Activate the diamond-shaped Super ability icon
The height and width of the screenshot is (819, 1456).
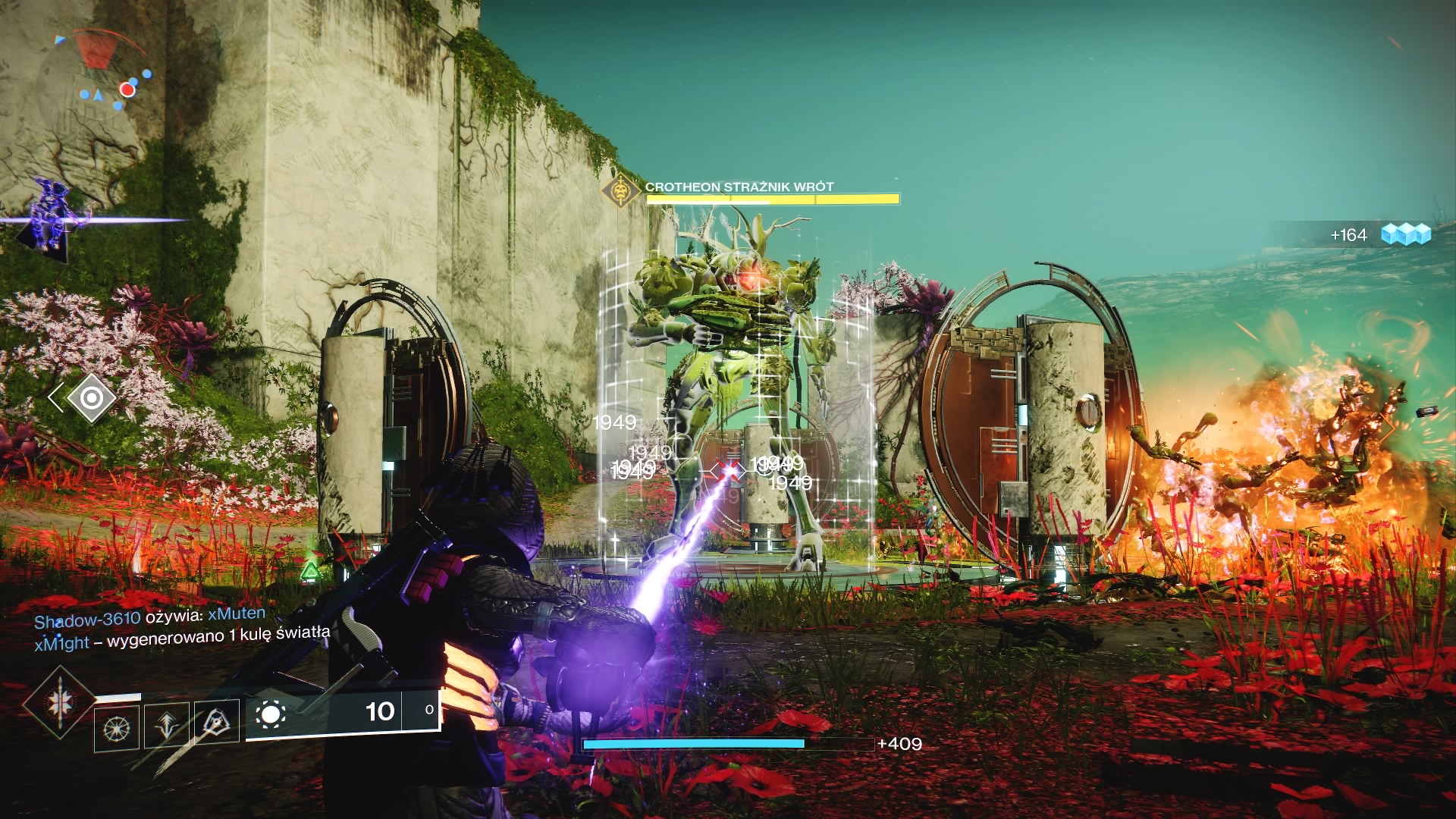pyautogui.click(x=59, y=702)
